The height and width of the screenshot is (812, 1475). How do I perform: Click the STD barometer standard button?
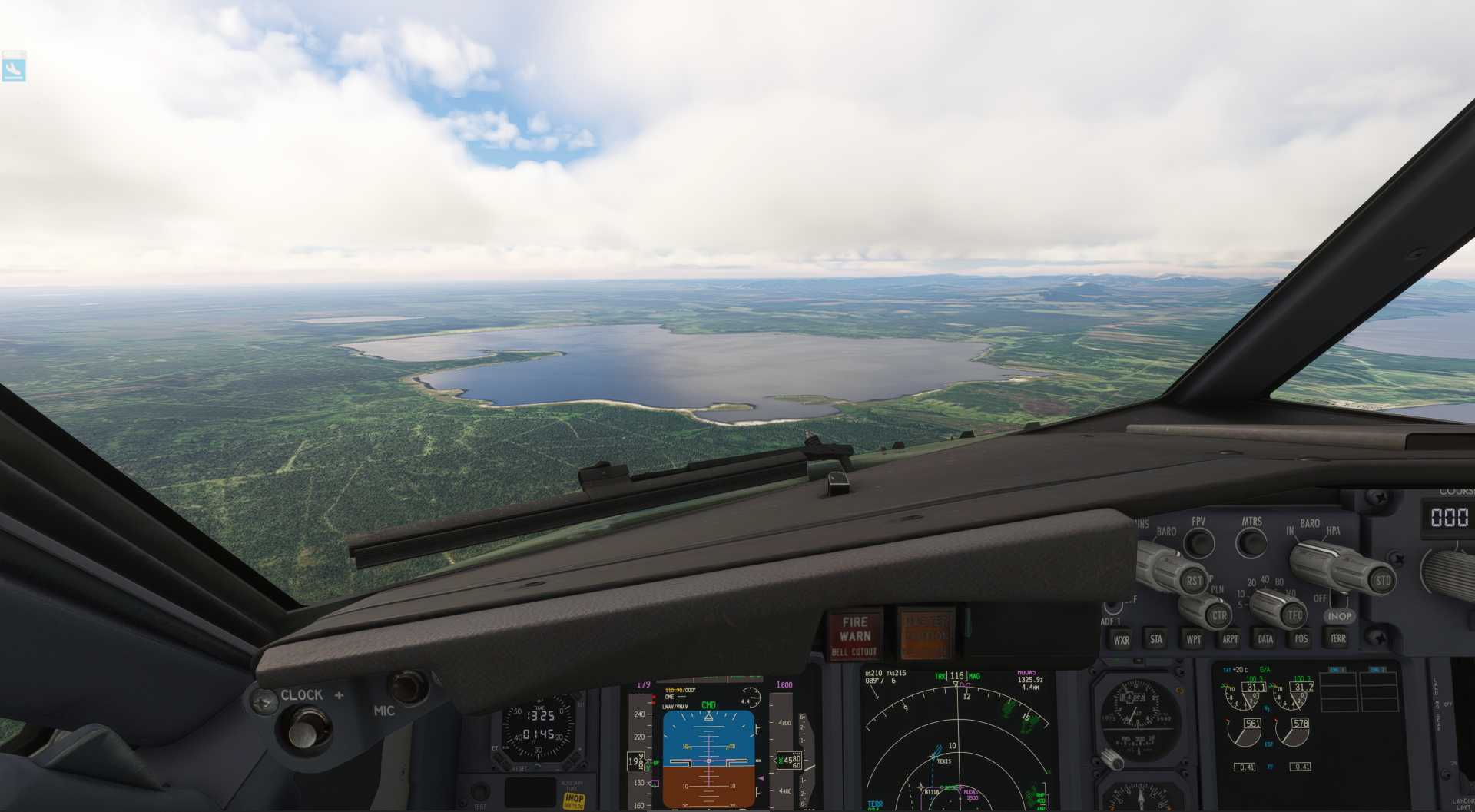(x=1383, y=581)
